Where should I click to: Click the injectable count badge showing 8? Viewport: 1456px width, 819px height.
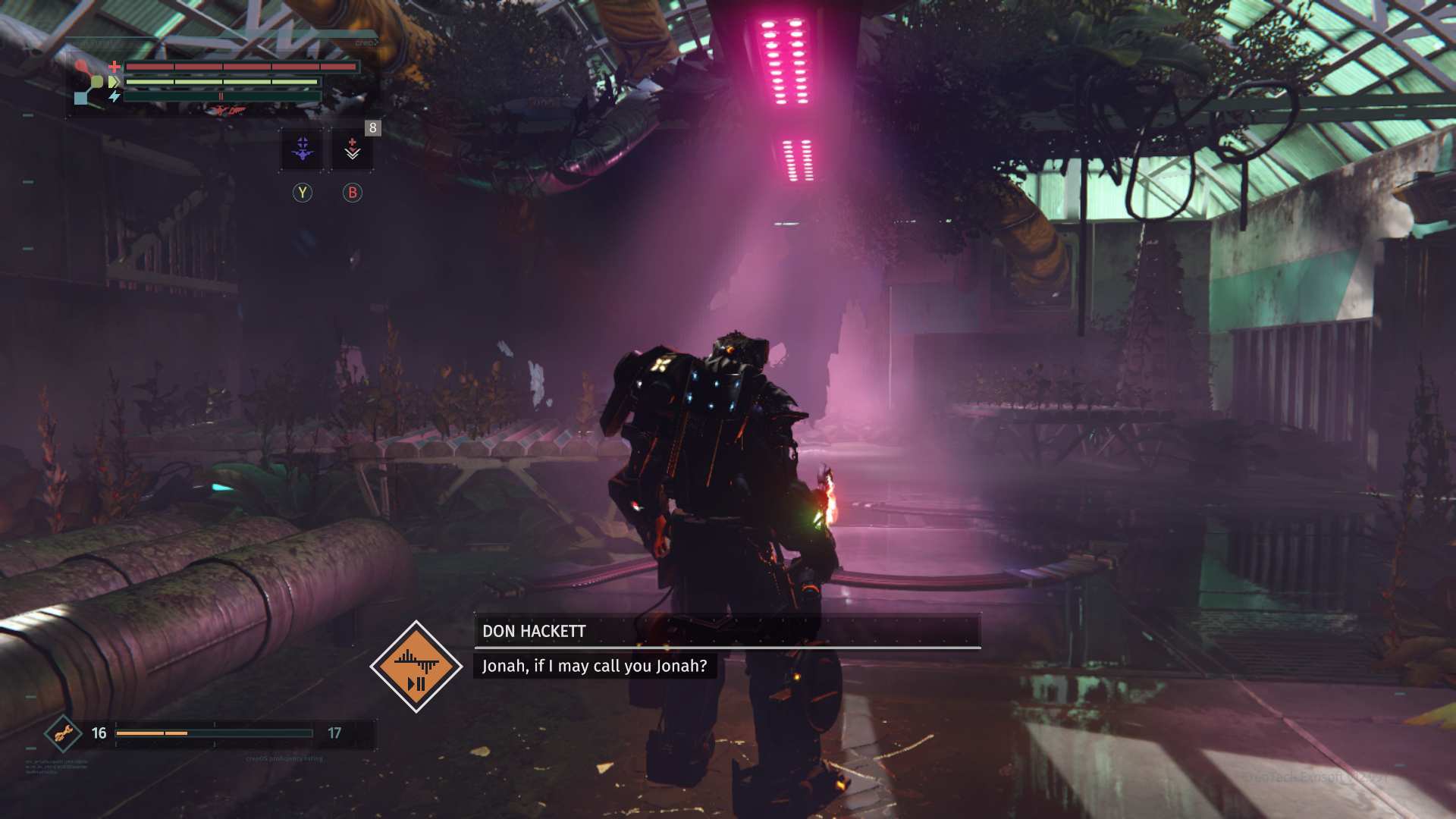[x=372, y=127]
